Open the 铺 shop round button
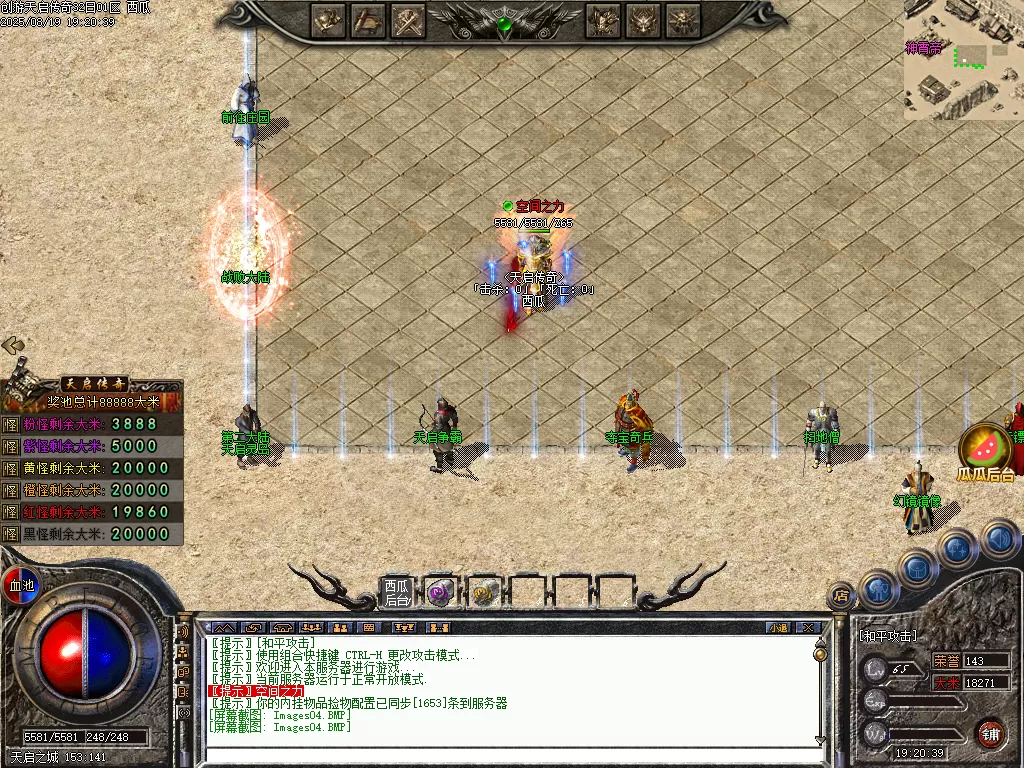The width and height of the screenshot is (1024, 768). [x=990, y=733]
